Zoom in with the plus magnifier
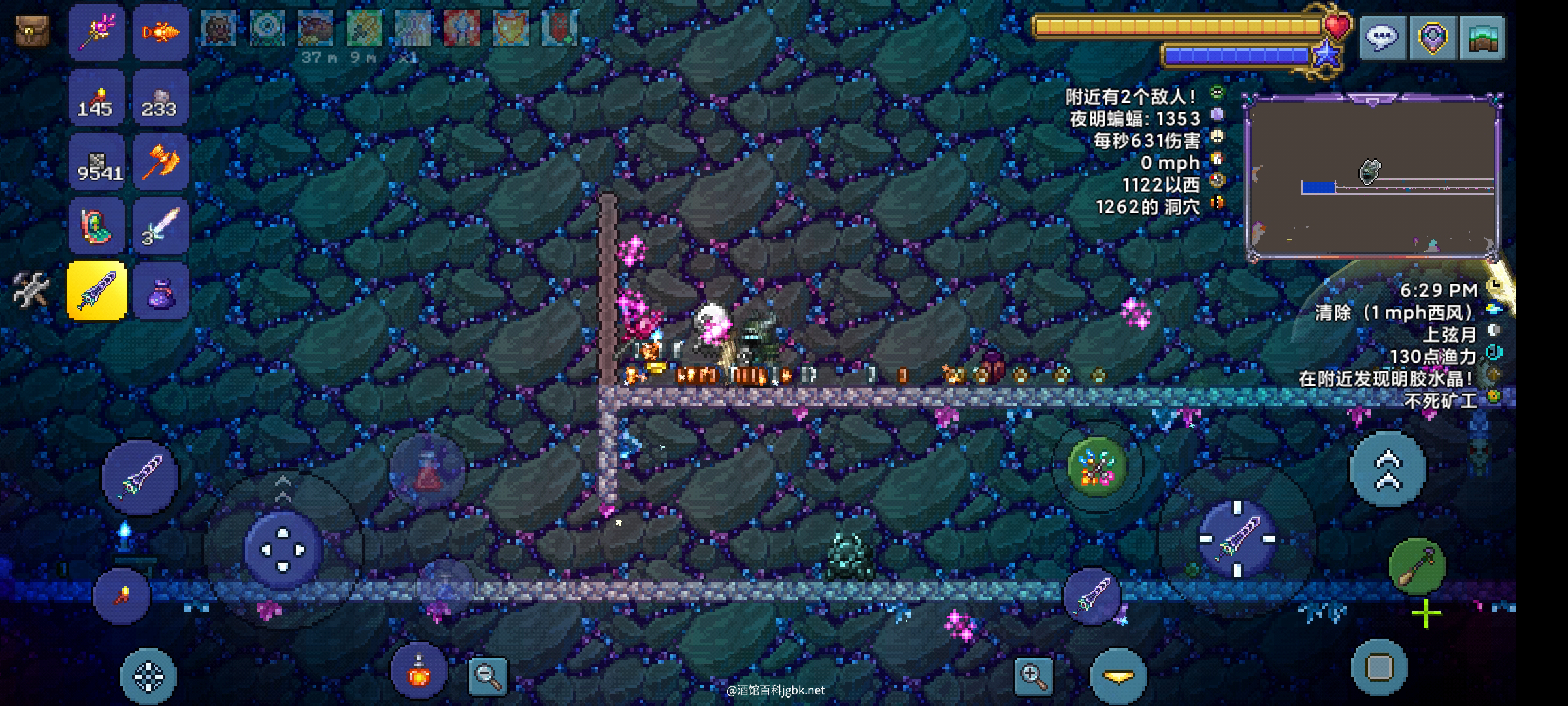This screenshot has height=706, width=1568. click(1033, 675)
